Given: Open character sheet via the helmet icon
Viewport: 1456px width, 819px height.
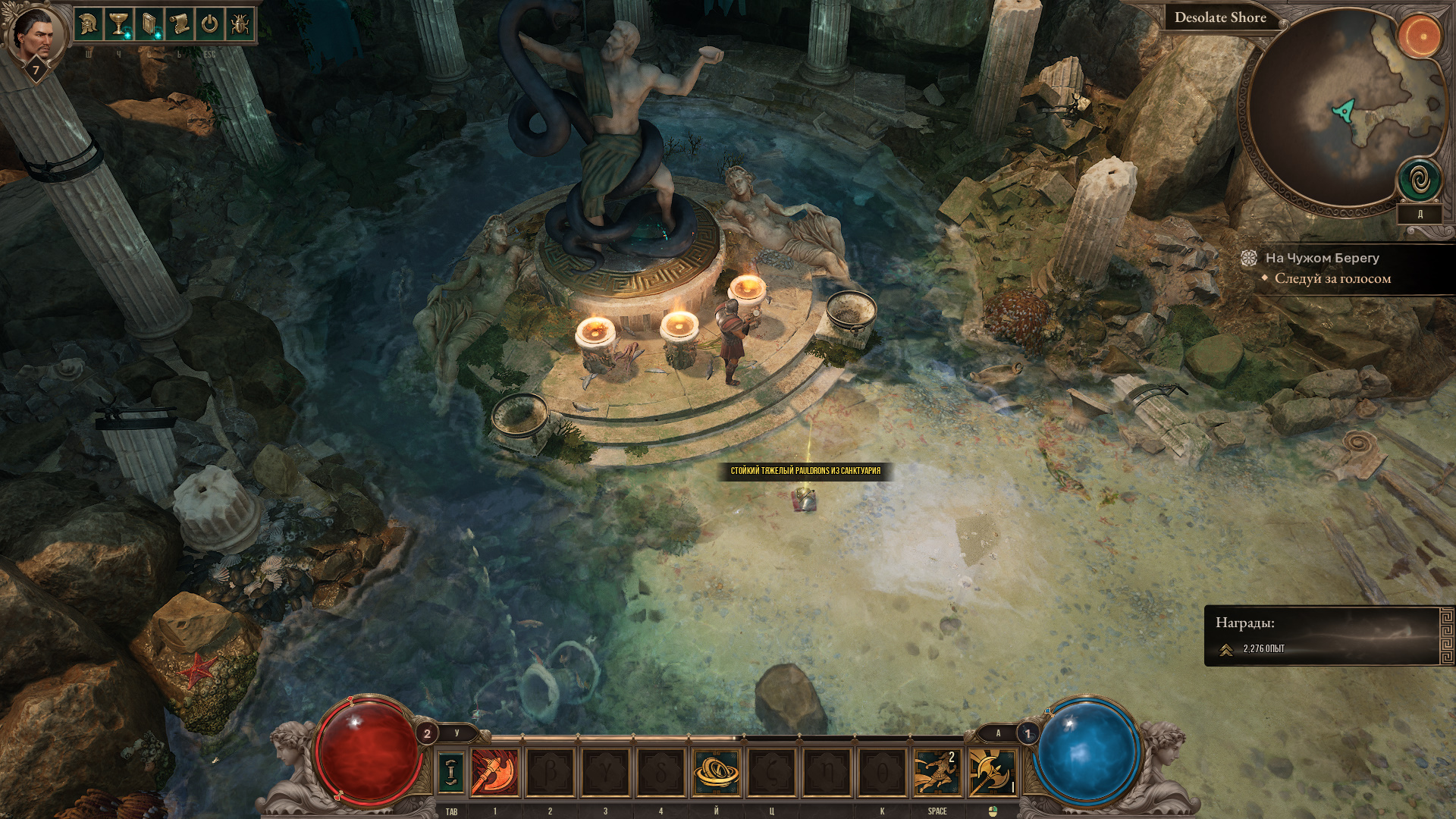Looking at the screenshot, I should [88, 25].
